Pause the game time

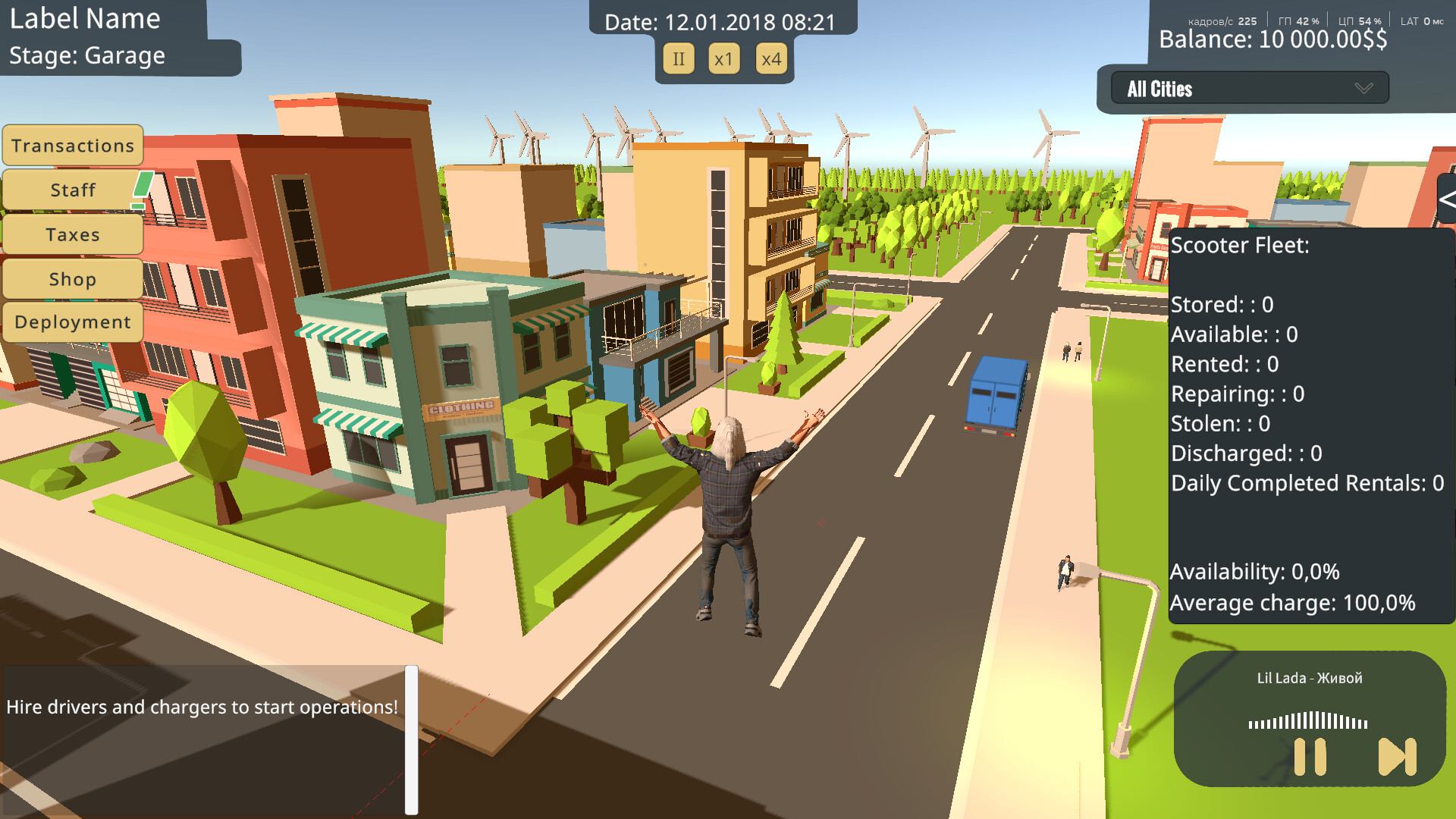point(679,59)
